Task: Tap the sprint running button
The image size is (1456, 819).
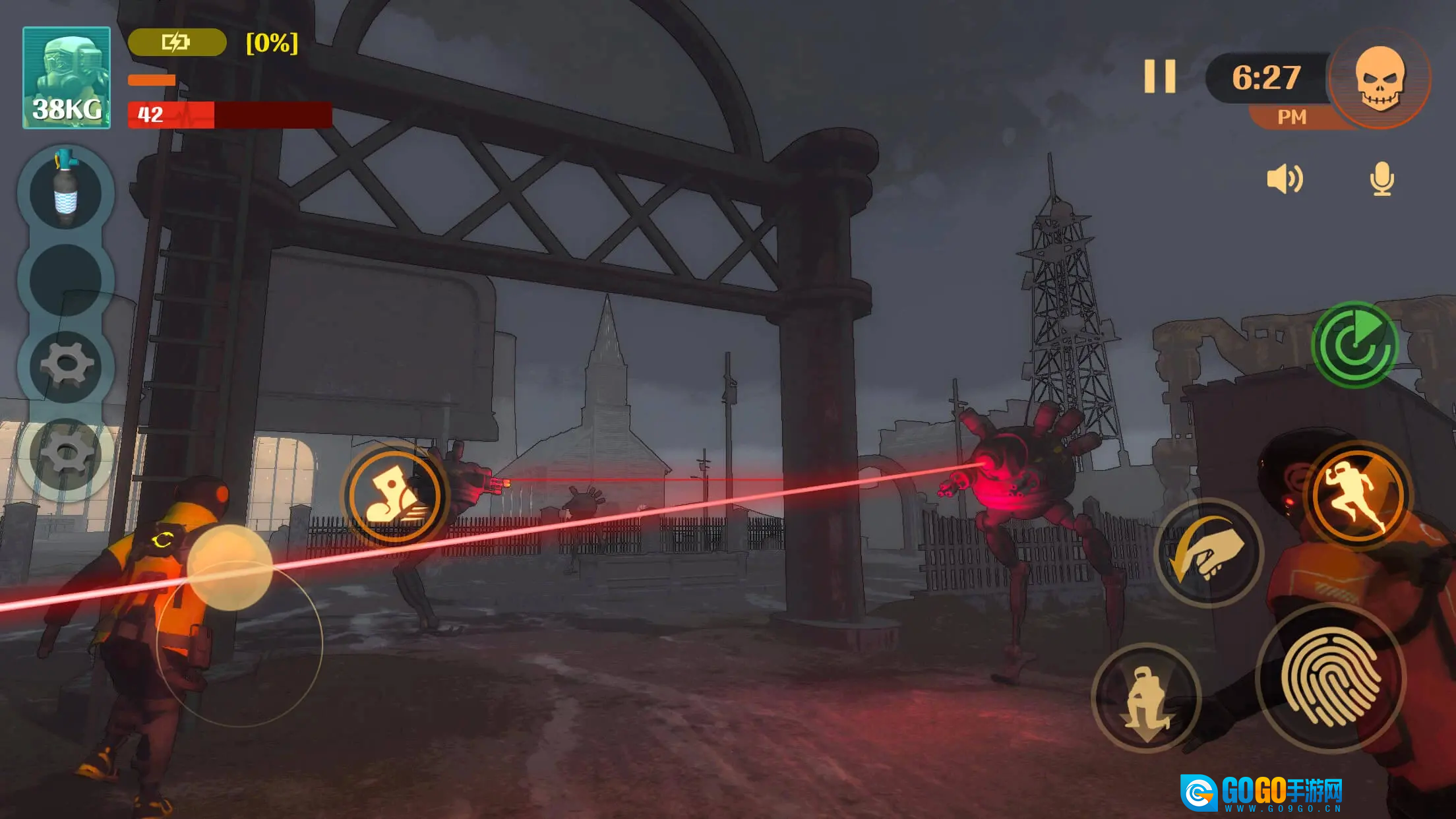Action: 1357,496
